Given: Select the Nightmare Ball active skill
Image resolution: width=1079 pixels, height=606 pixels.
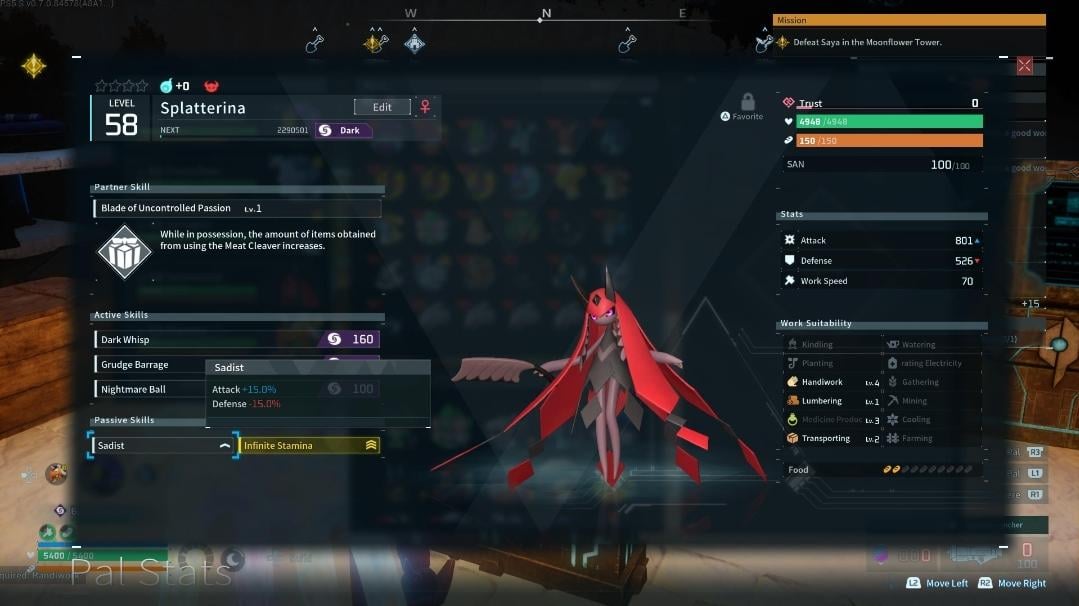Looking at the screenshot, I should pos(150,389).
